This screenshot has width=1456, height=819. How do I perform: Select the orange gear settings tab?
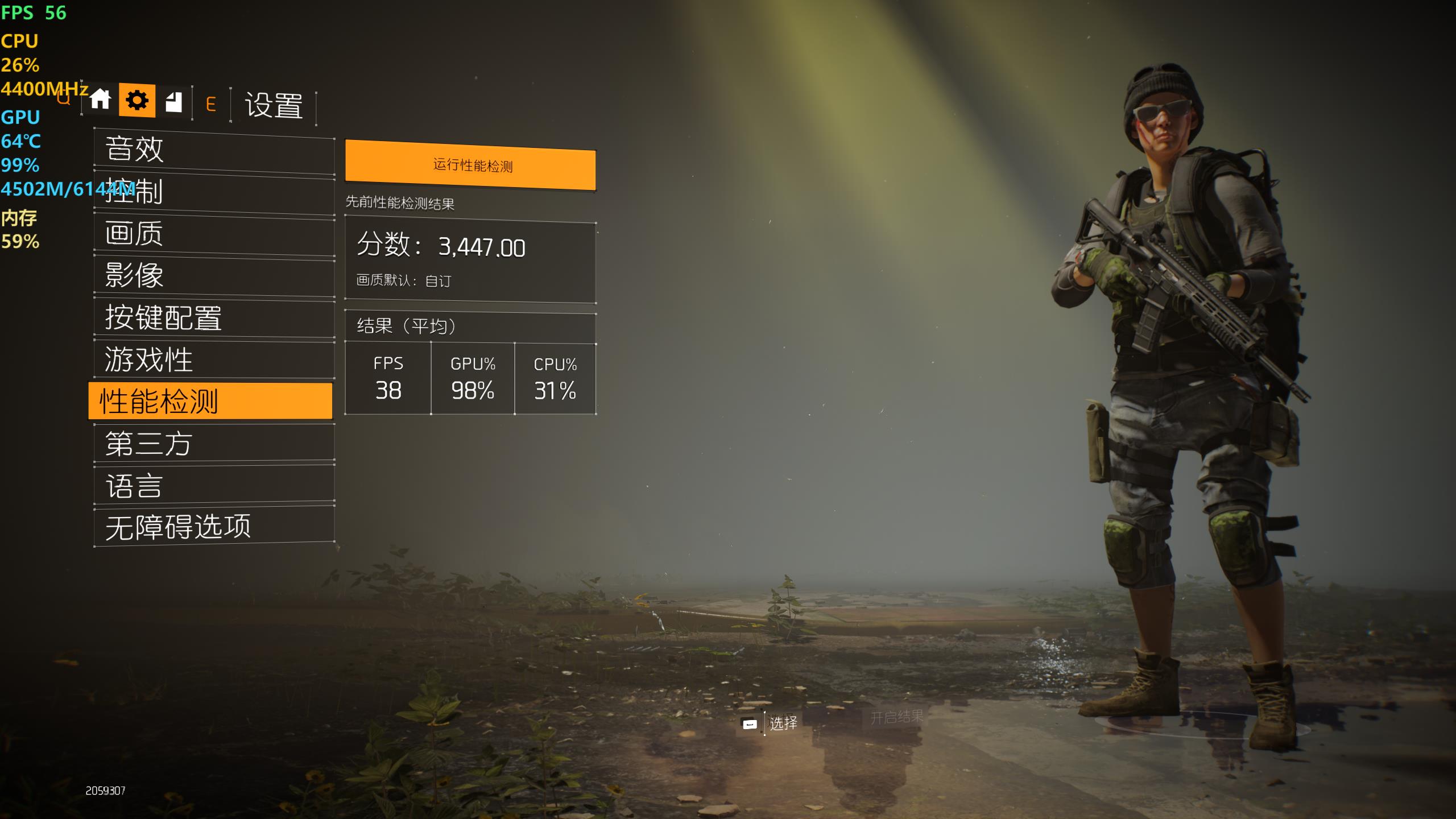point(137,101)
